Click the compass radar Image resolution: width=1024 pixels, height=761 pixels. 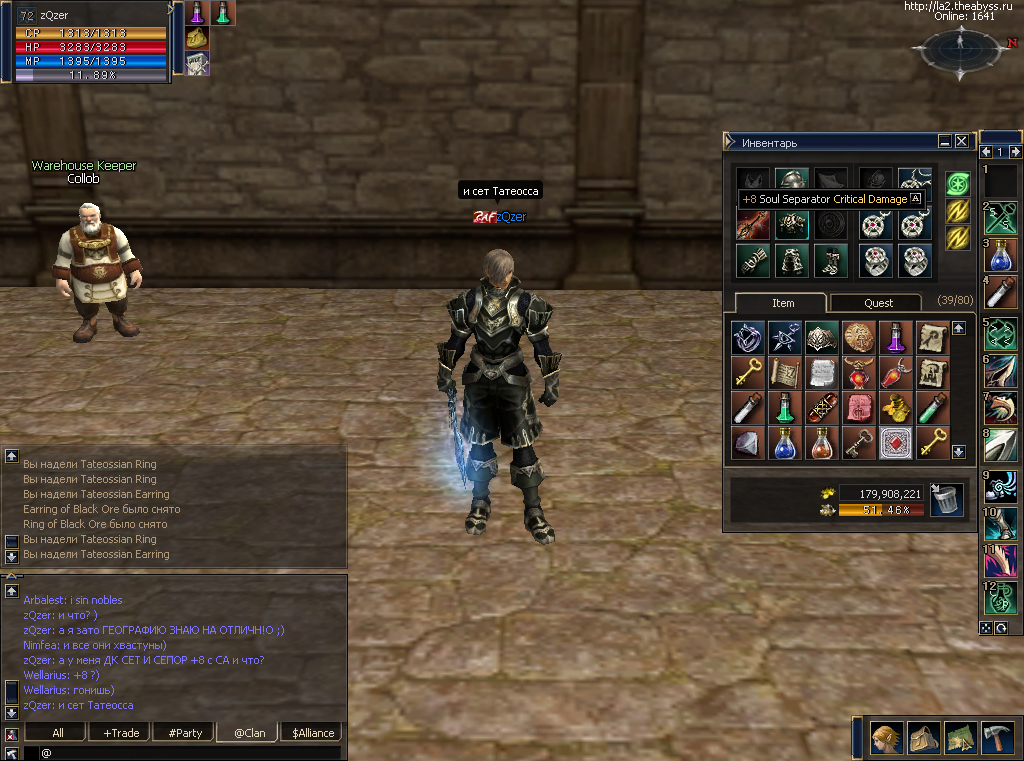point(959,47)
